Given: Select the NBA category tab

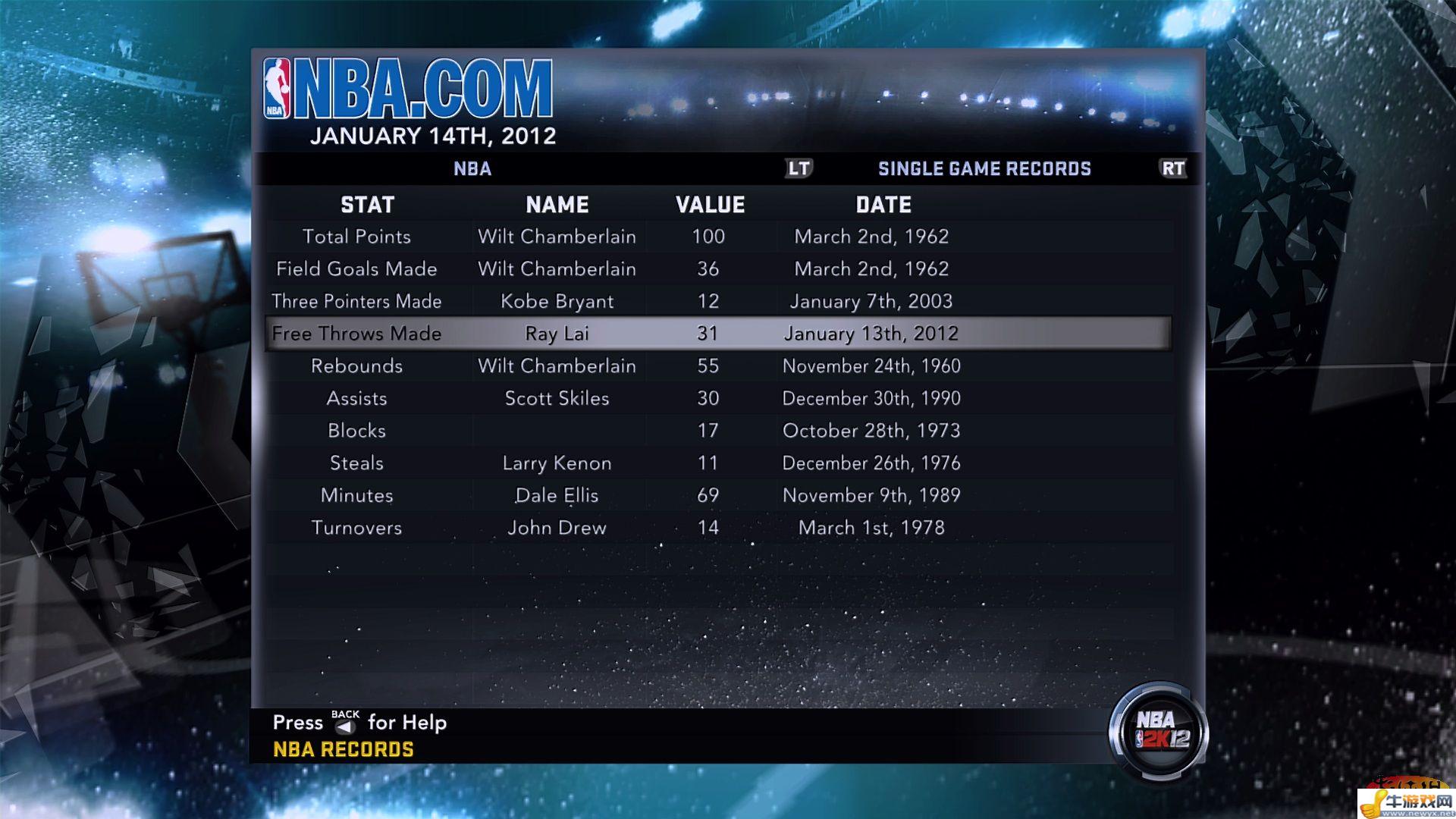Looking at the screenshot, I should 472,168.
